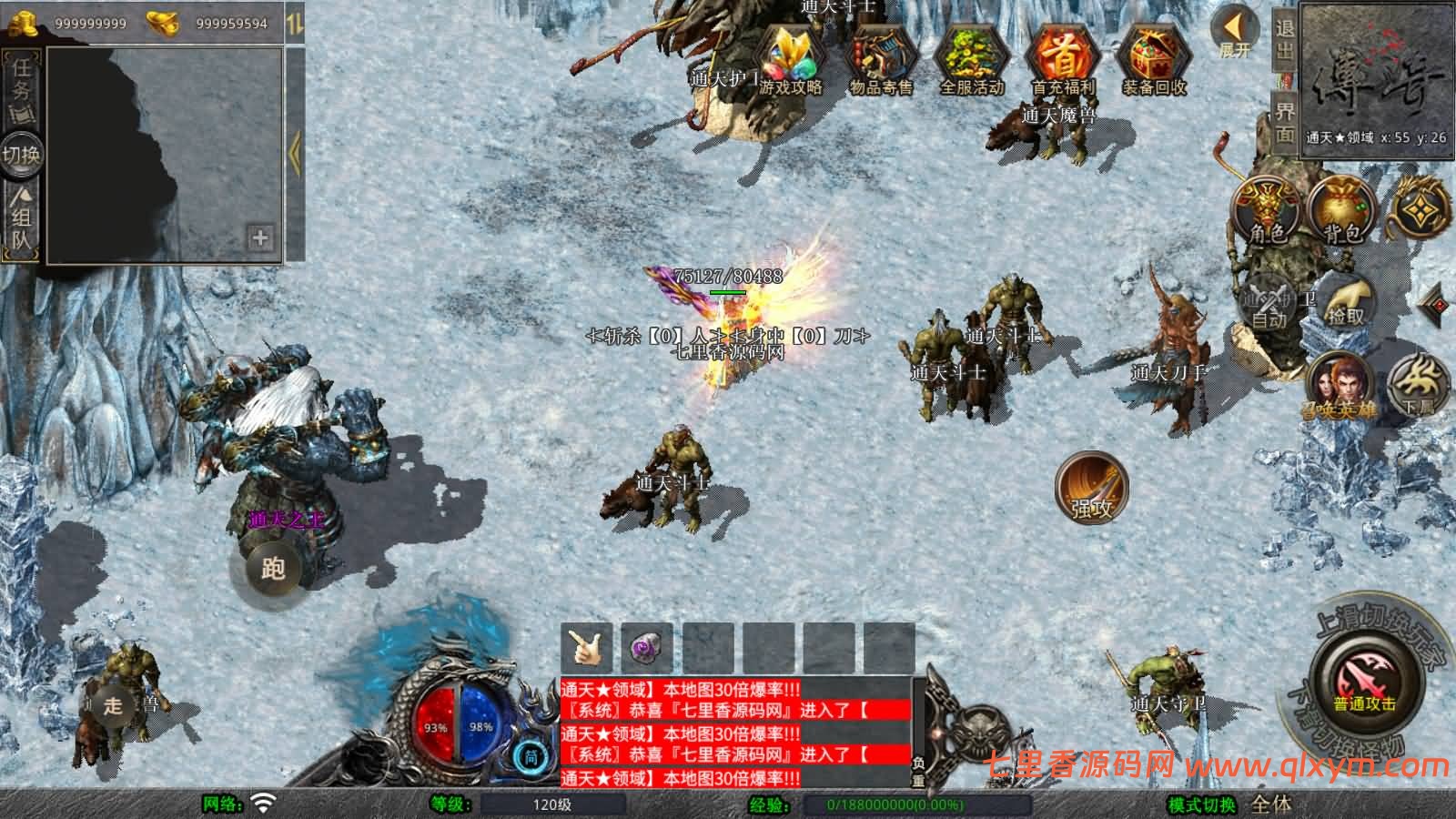This screenshot has height=819, width=1456.
Task: Tap the 捡取 pickup button
Action: (1346, 300)
